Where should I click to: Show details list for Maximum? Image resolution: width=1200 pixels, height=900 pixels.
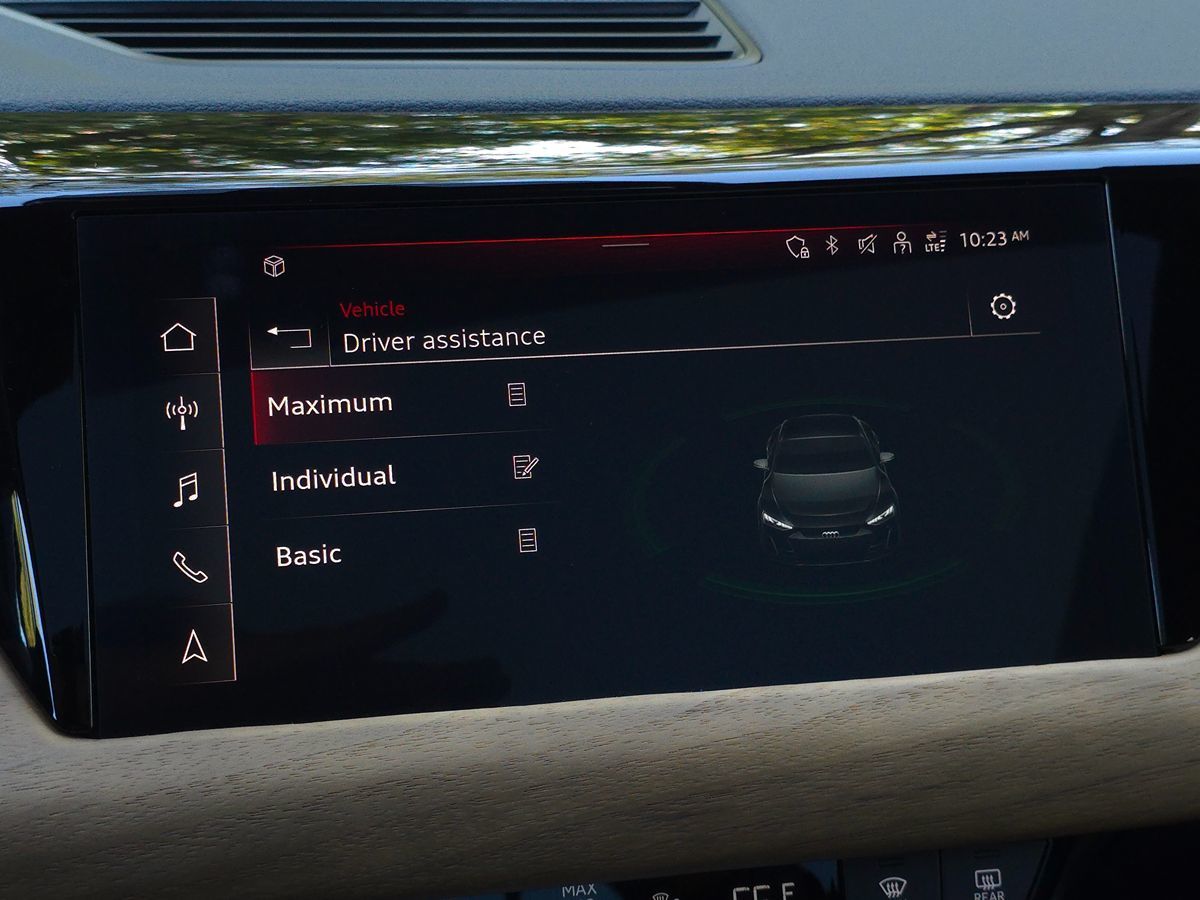[517, 394]
